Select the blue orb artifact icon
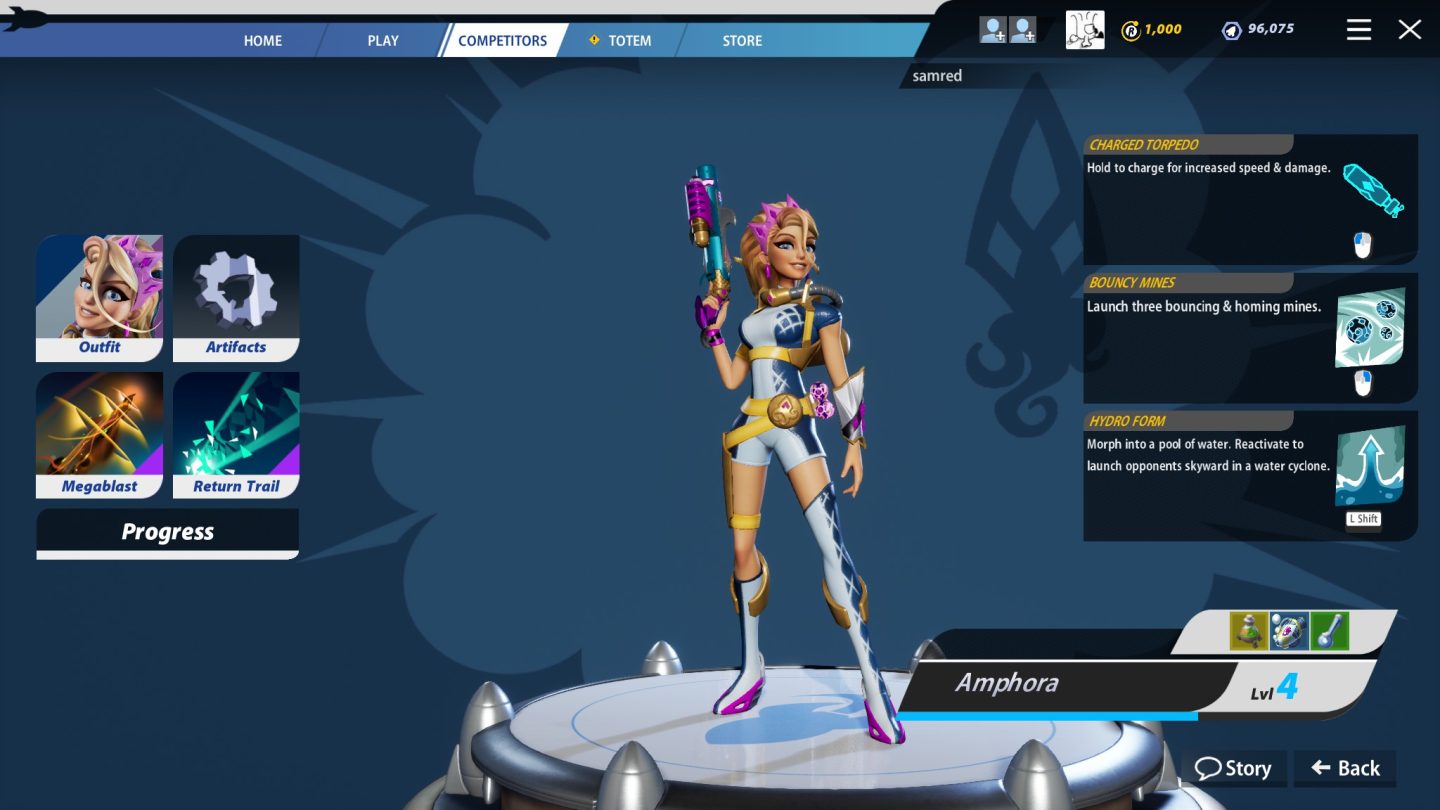 [x=1289, y=632]
